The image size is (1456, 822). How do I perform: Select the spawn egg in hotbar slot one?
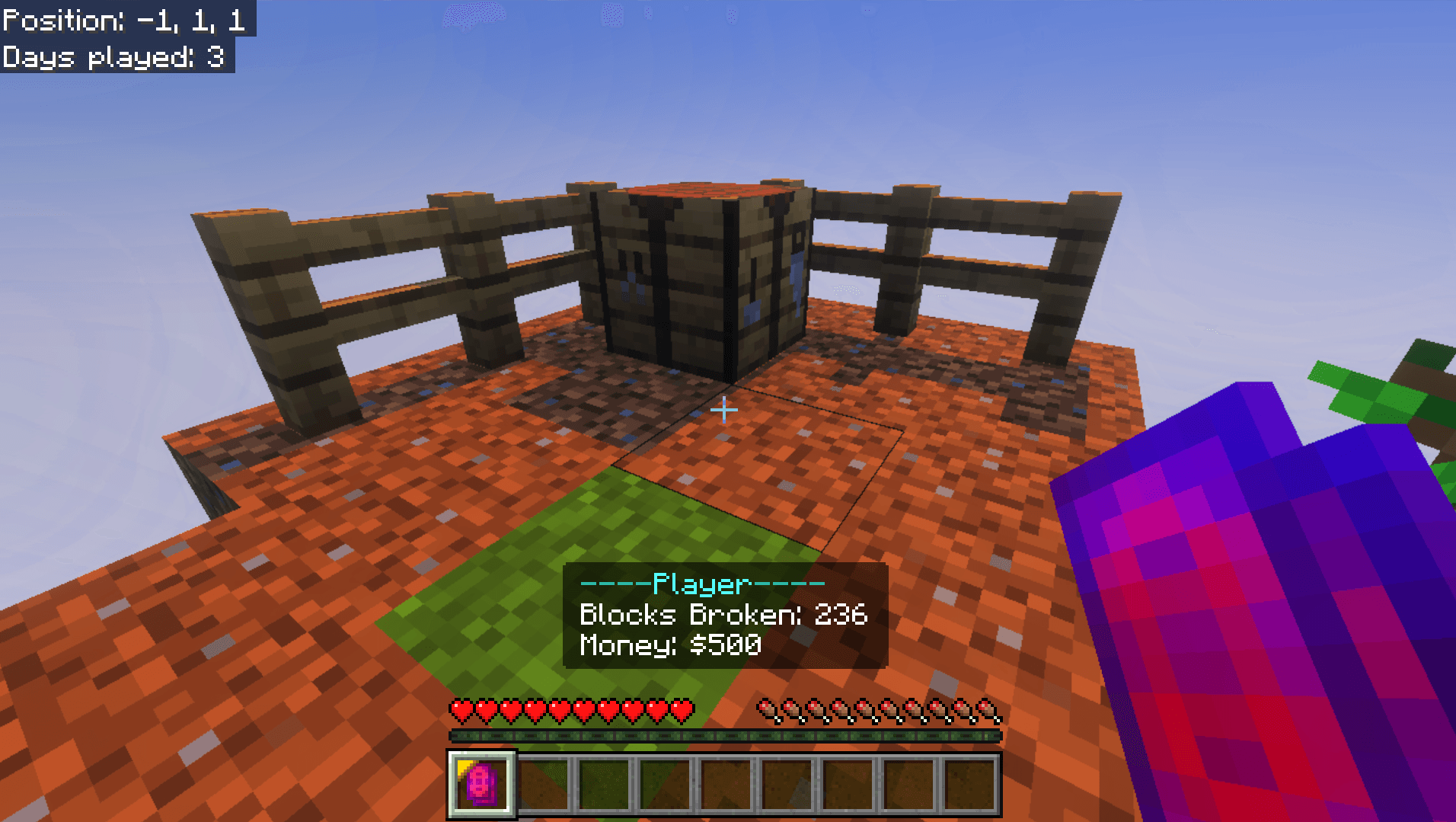pyautogui.click(x=482, y=785)
